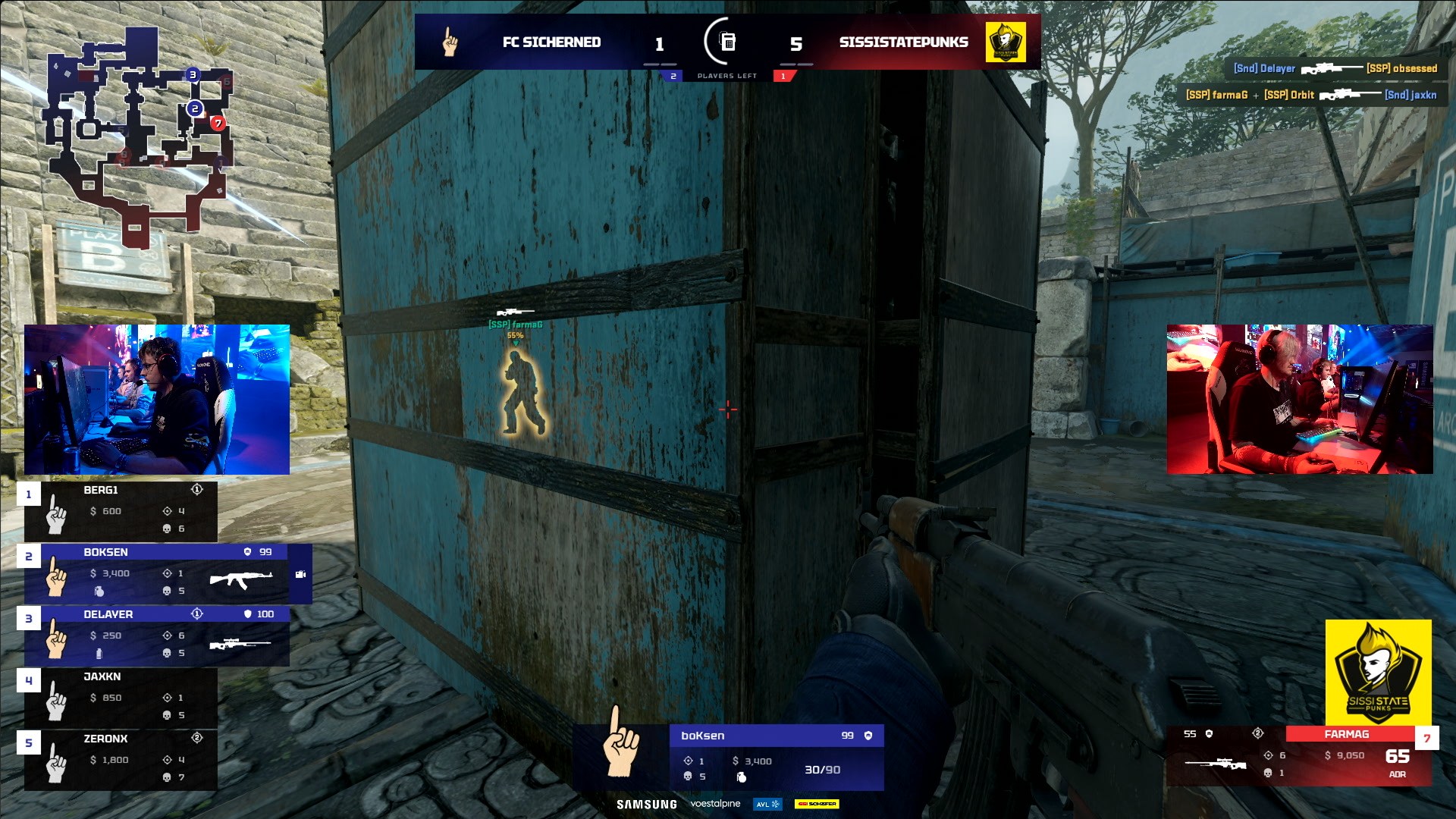The image size is (1456, 819).
Task: Pick JAXKN from the team list
Action: pos(121,697)
